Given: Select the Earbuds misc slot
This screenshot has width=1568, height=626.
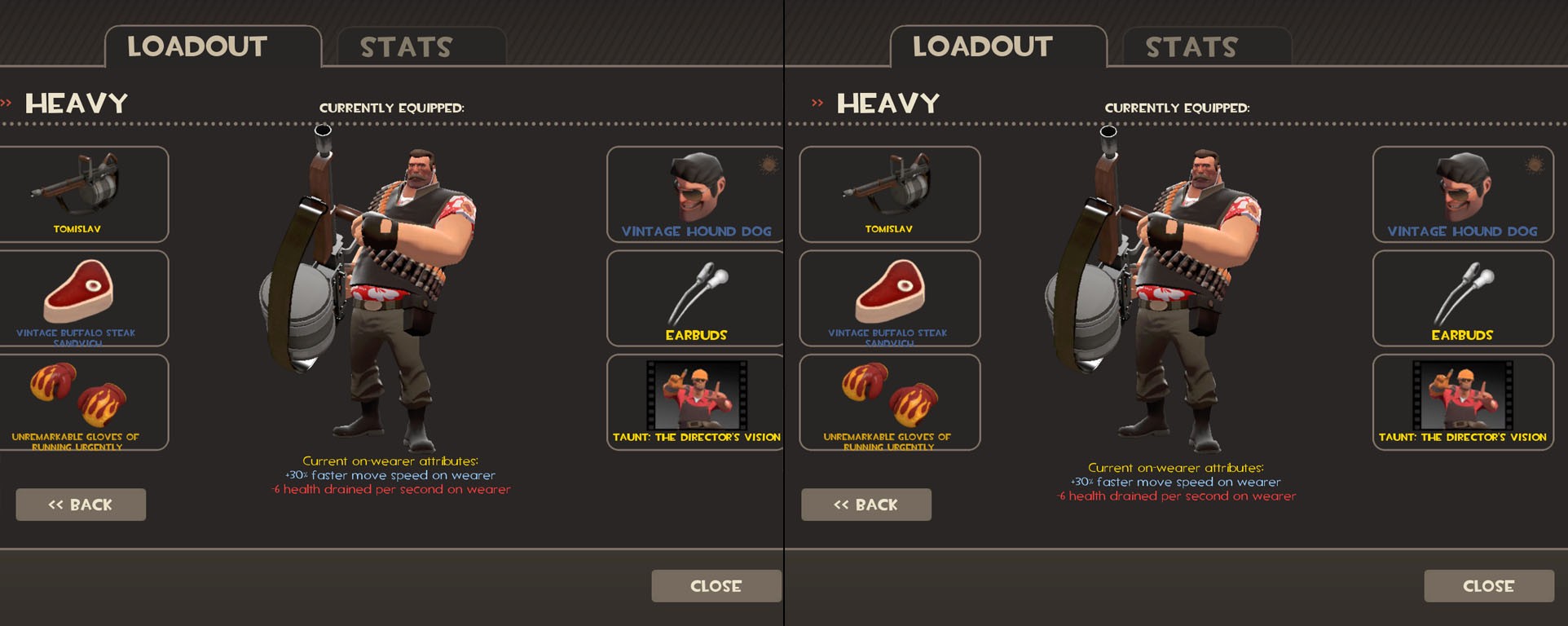Looking at the screenshot, I should tap(694, 298).
